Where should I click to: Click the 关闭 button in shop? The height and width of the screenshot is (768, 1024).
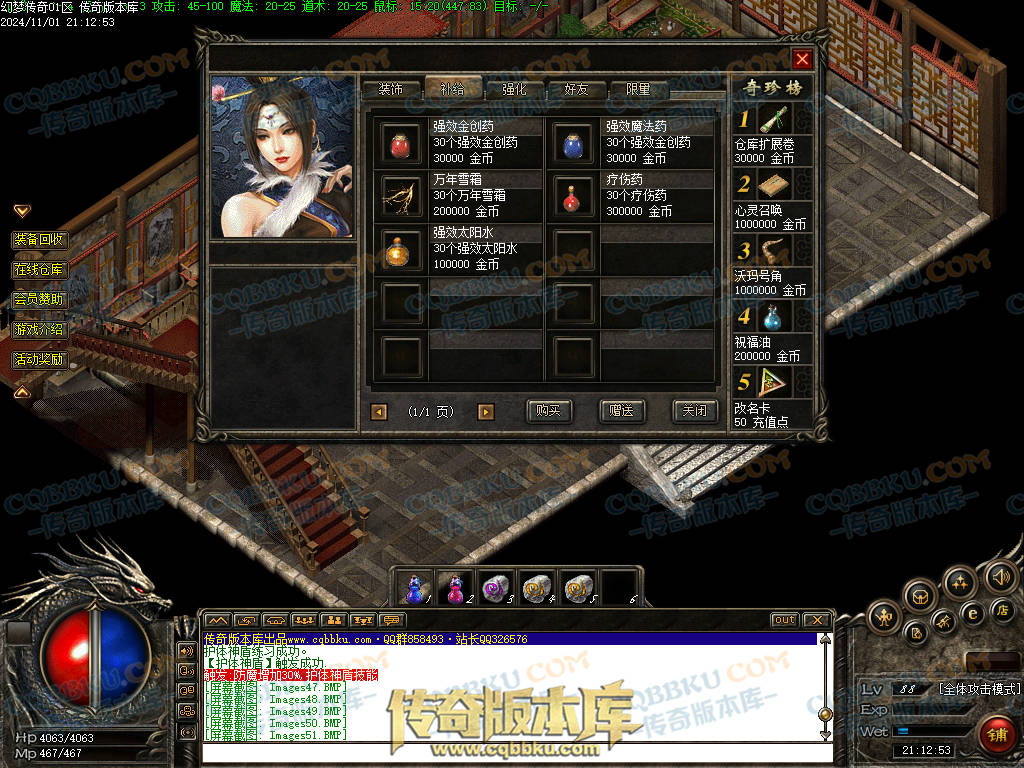pyautogui.click(x=694, y=411)
